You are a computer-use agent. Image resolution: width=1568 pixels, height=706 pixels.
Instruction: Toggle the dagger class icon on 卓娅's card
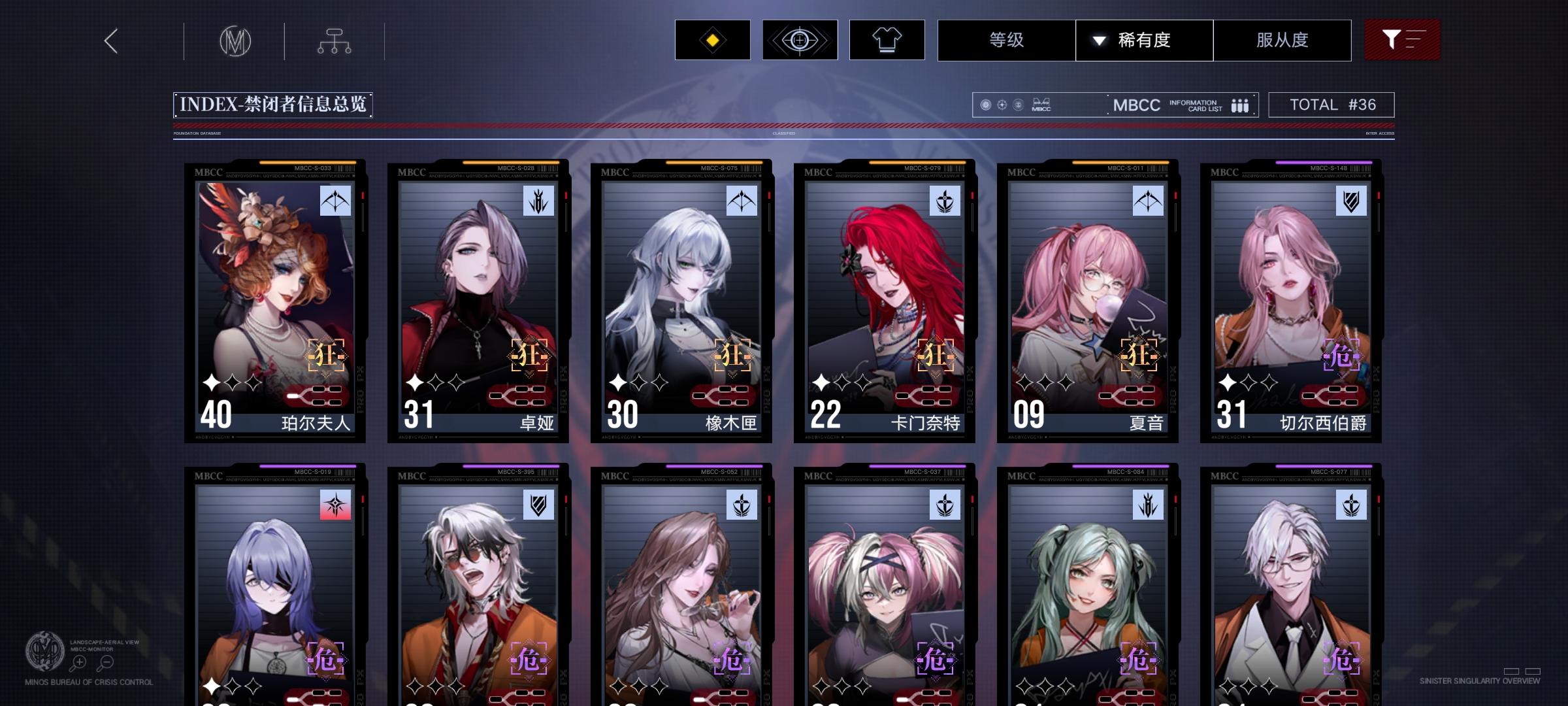coord(538,202)
